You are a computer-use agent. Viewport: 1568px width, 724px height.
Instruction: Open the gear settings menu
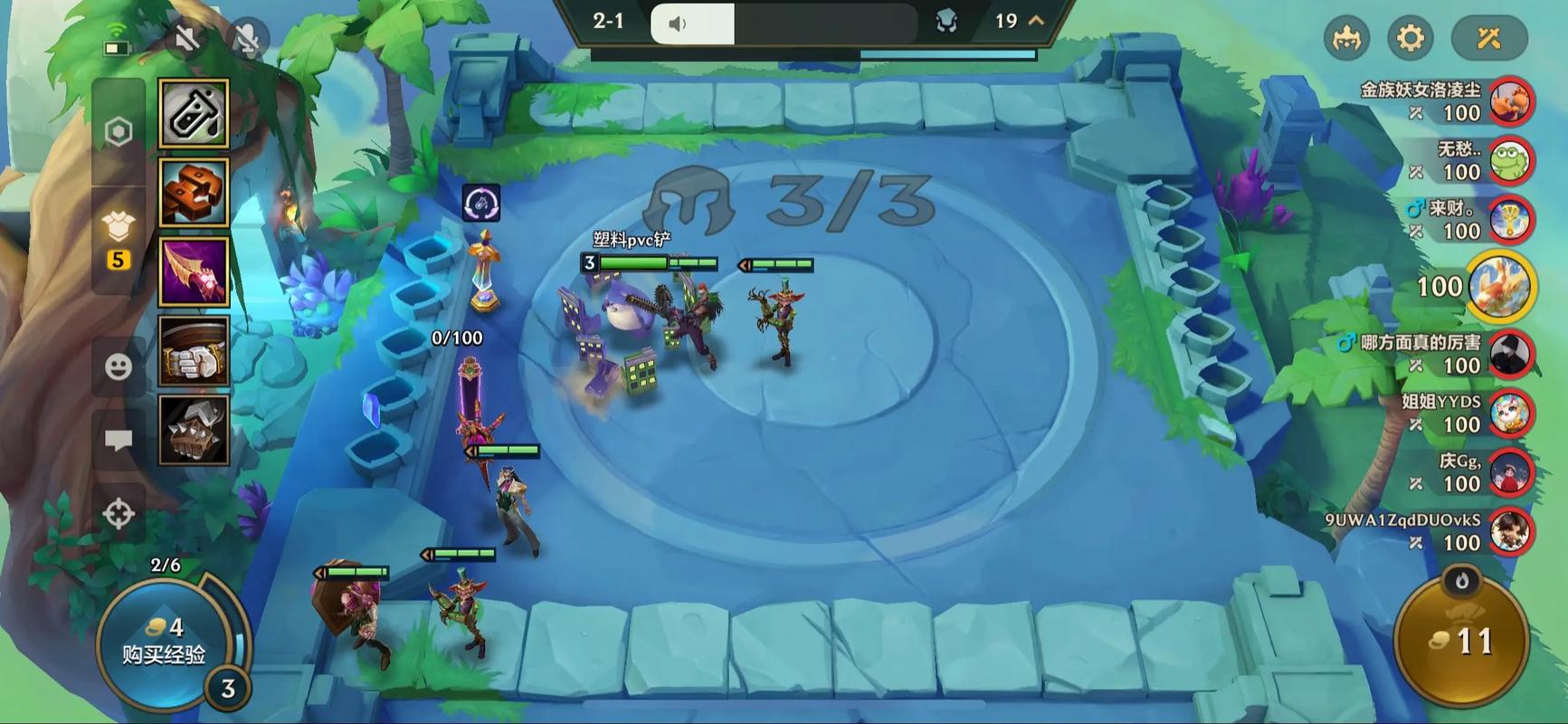1410,38
